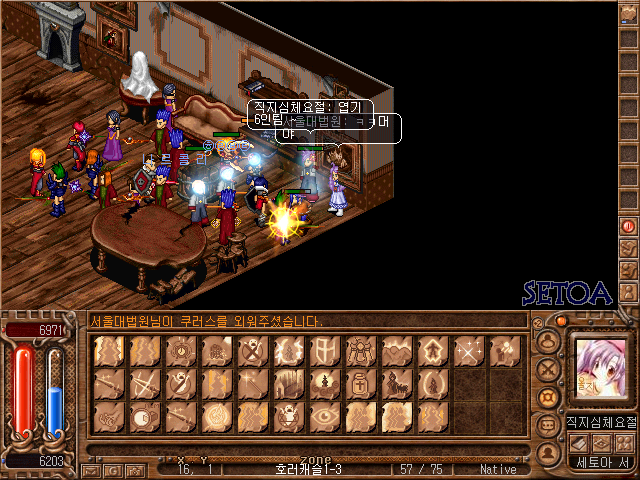Screen dimensions: 640x480
Task: Activate the snowman skill icon
Action: [x=323, y=384]
